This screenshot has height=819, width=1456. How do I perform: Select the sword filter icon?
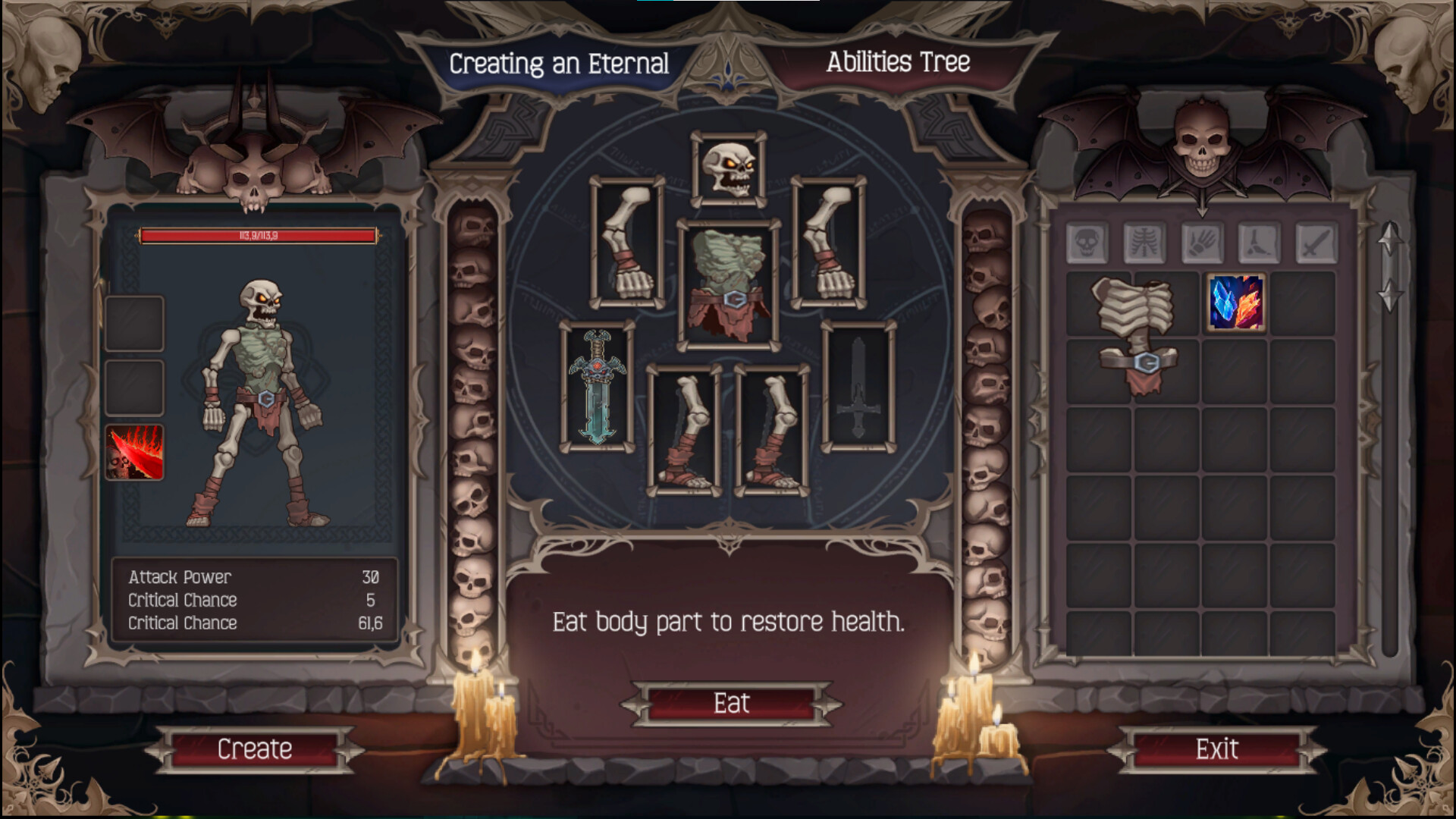[1316, 243]
